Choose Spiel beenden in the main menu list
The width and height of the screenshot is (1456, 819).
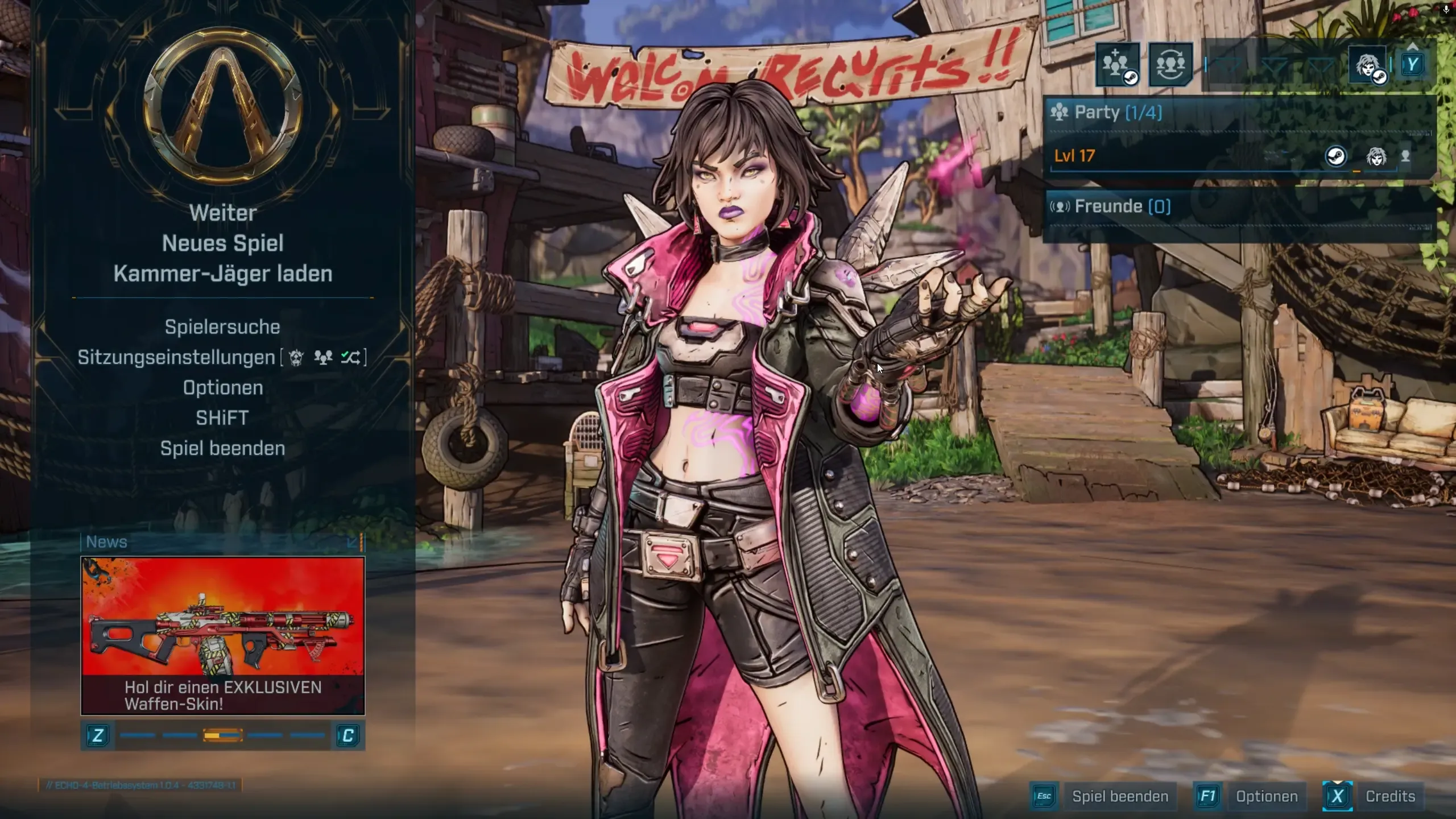click(x=222, y=448)
